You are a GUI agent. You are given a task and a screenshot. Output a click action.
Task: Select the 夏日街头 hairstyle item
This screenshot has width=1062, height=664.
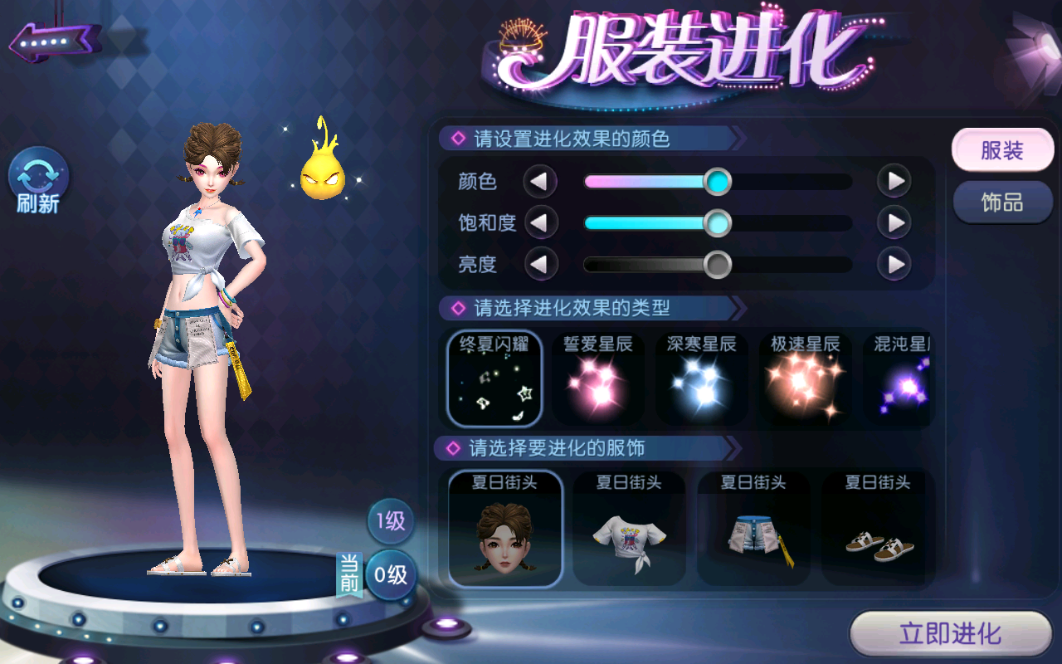[x=504, y=528]
